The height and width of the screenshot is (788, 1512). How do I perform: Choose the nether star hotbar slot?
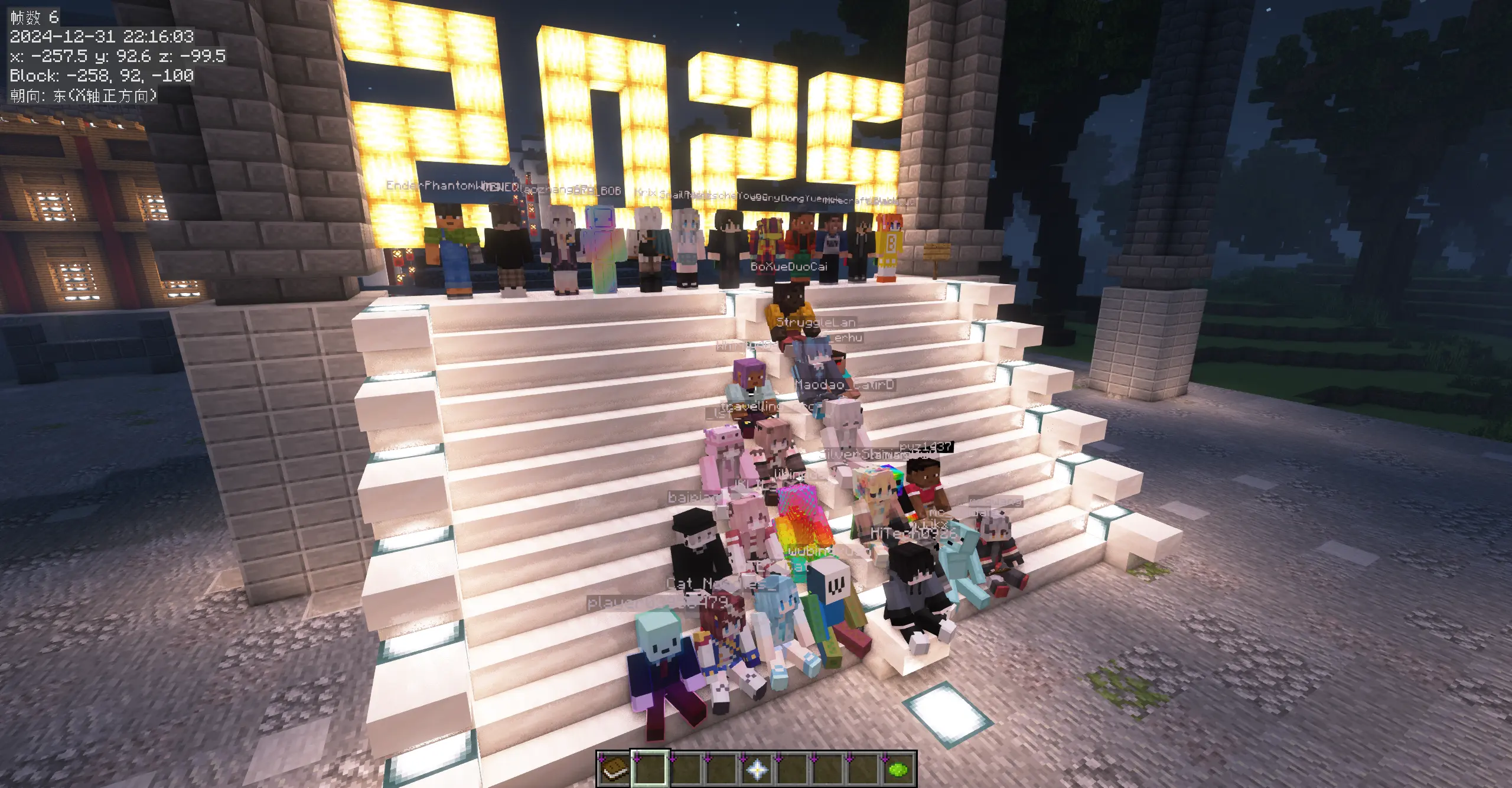[x=757, y=769]
